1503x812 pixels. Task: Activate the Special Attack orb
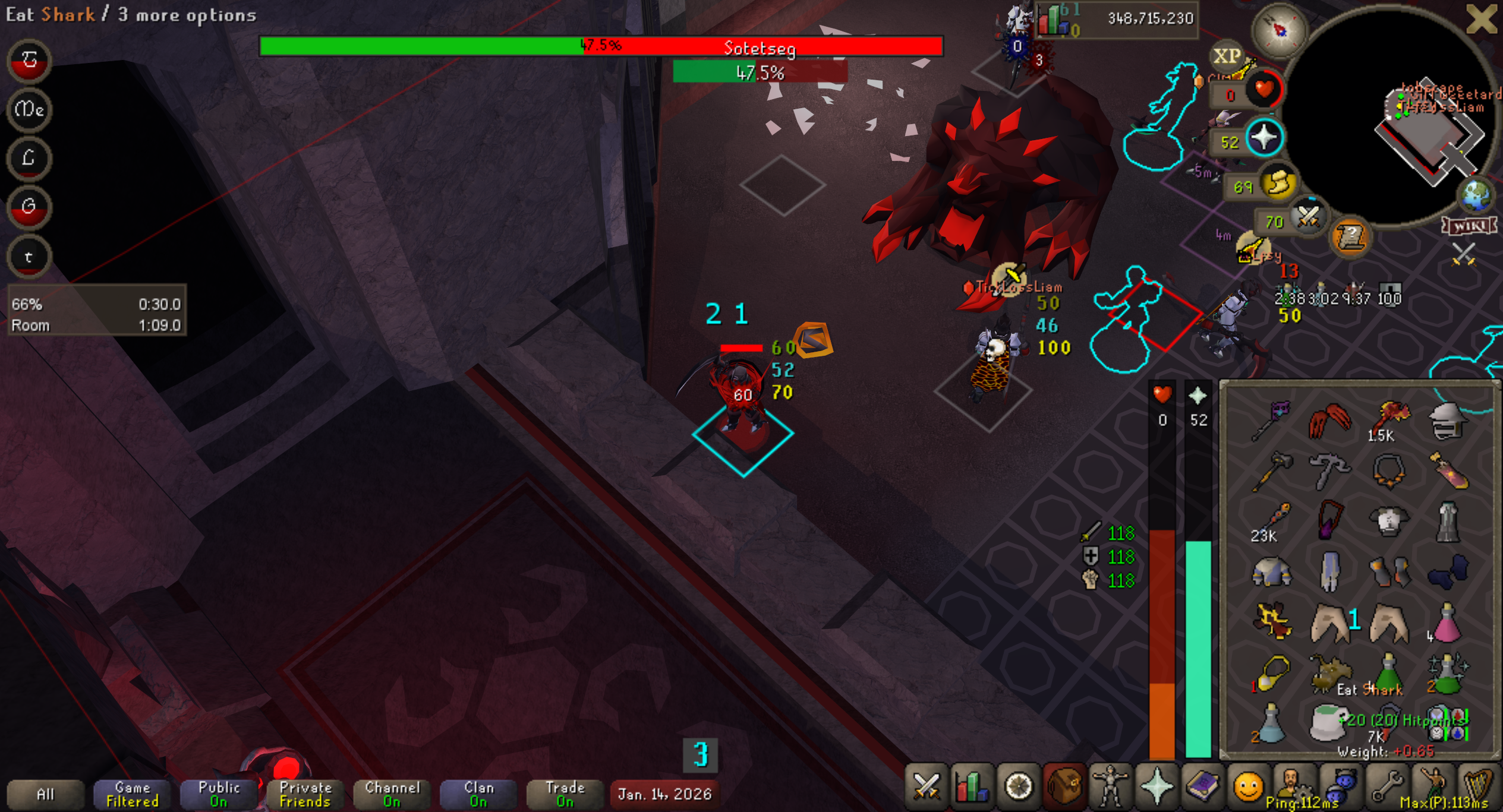click(x=1307, y=218)
